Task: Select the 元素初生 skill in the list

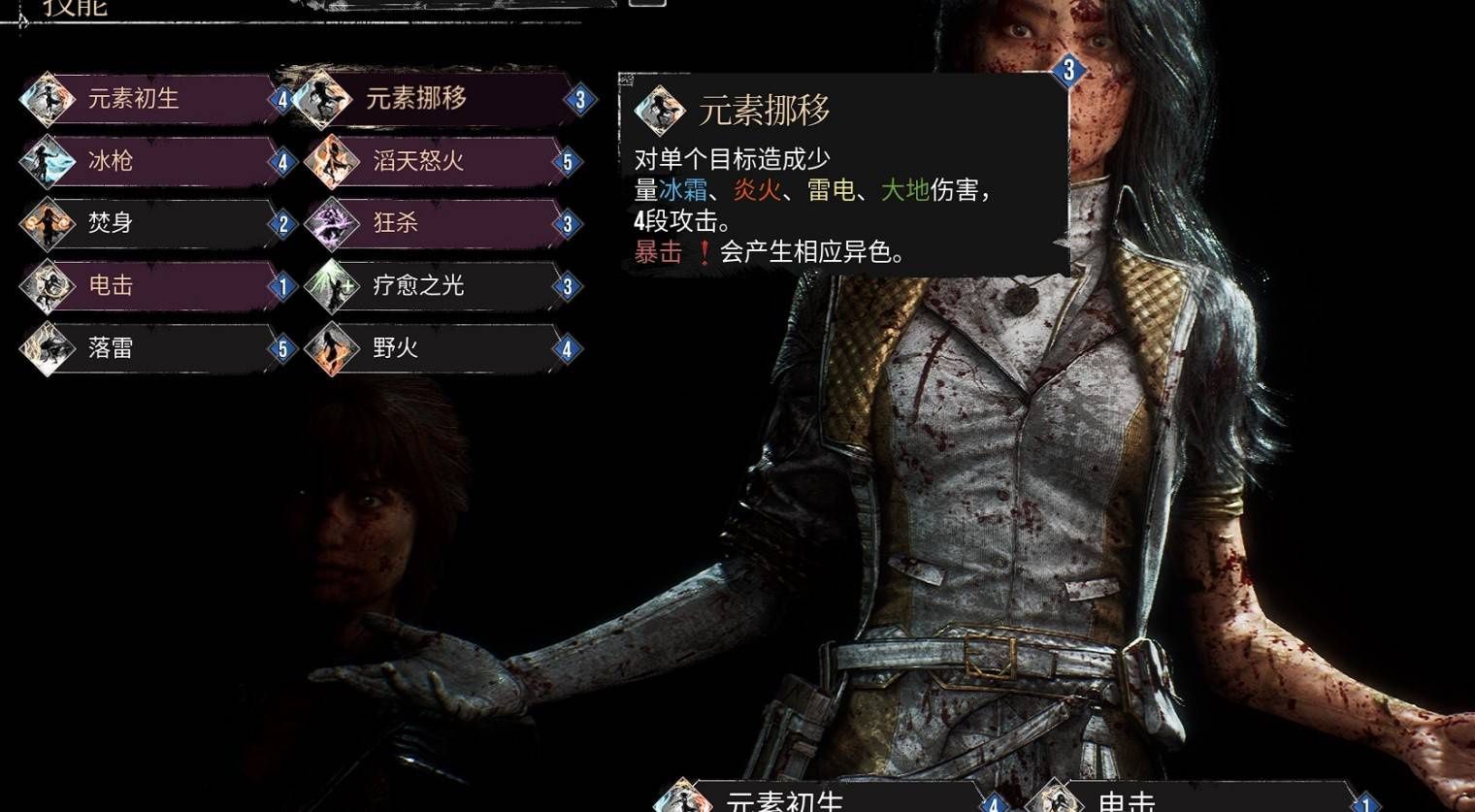Action: tap(155, 99)
